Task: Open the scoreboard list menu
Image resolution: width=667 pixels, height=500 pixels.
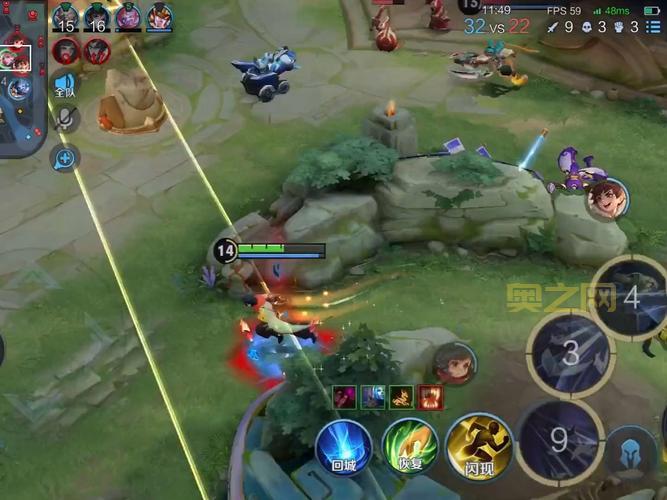Action: pyautogui.click(x=653, y=28)
